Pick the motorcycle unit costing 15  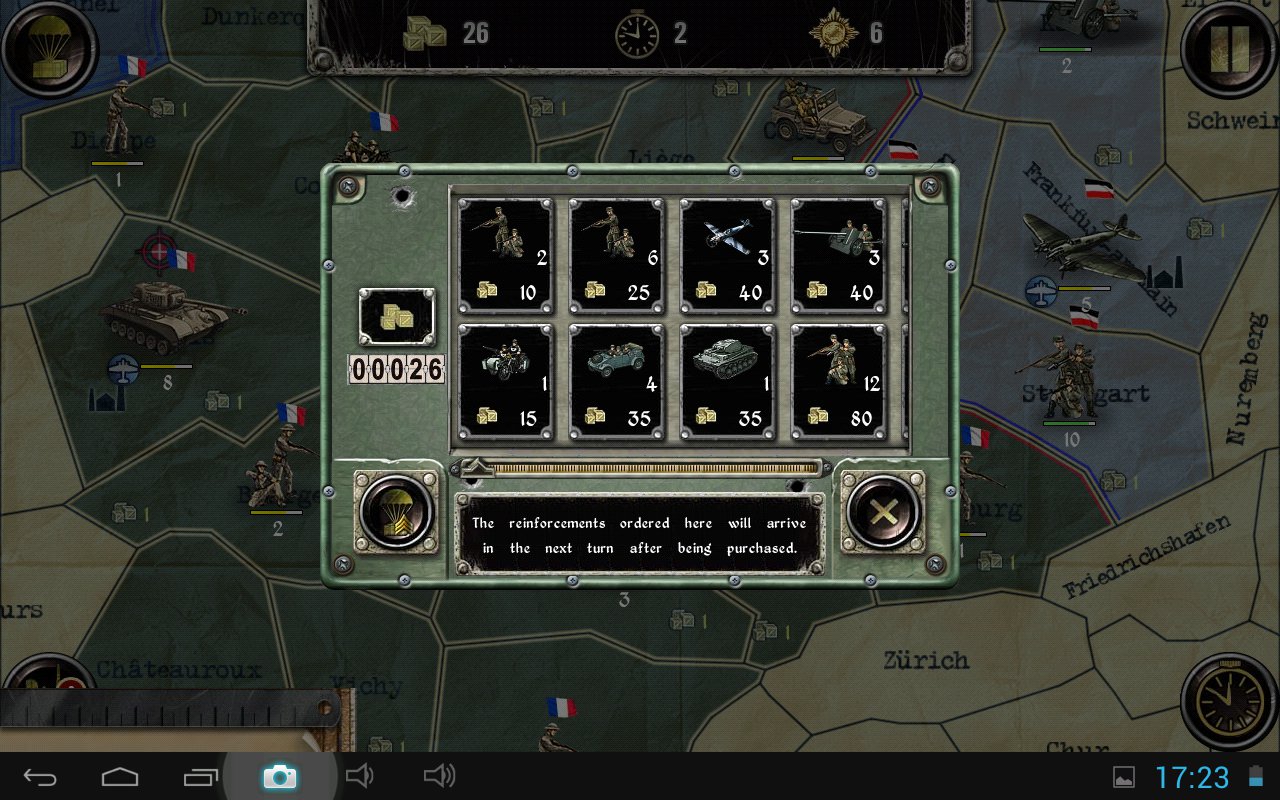click(505, 381)
